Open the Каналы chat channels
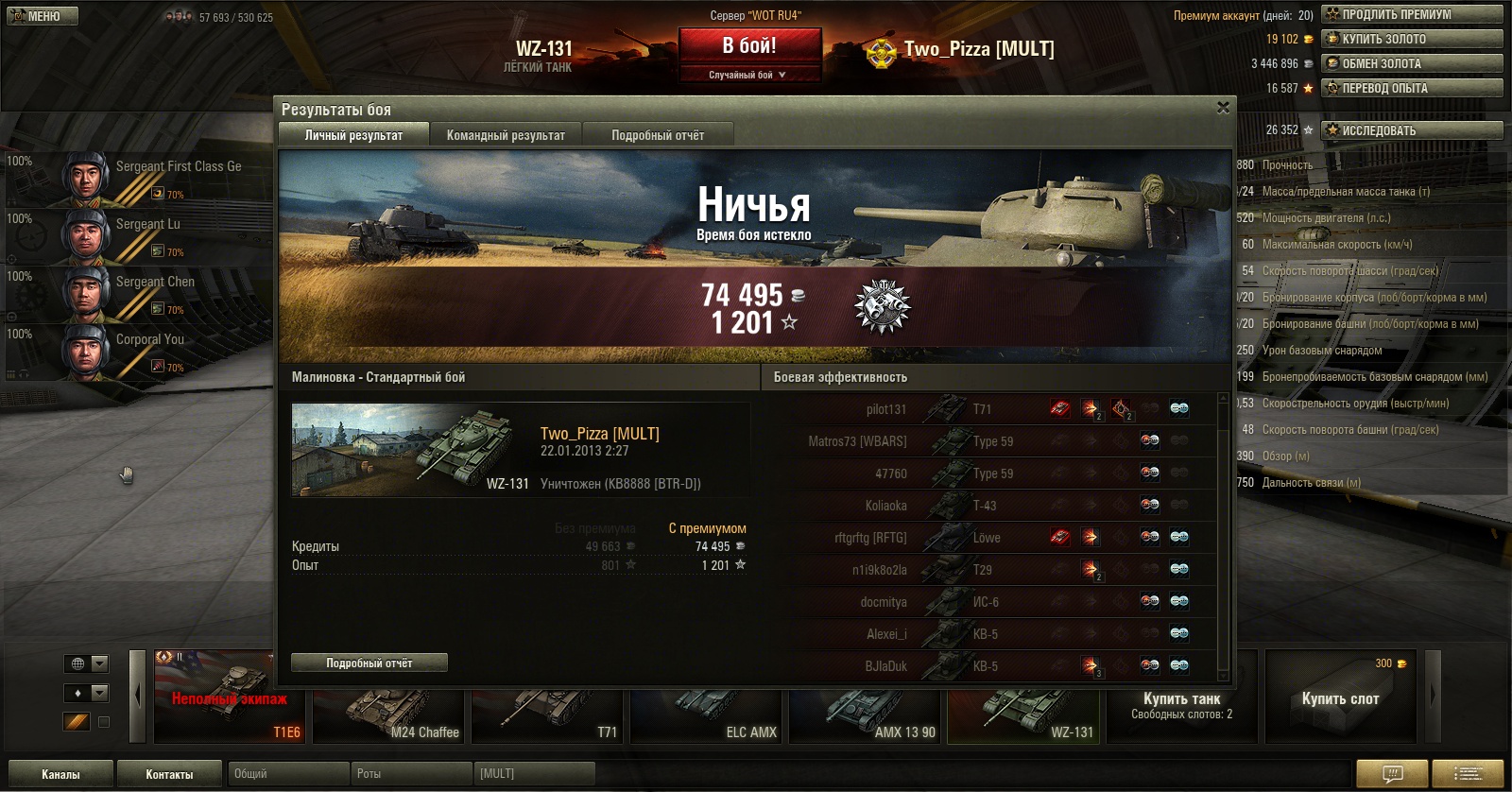This screenshot has width=1512, height=792. pos(60,774)
